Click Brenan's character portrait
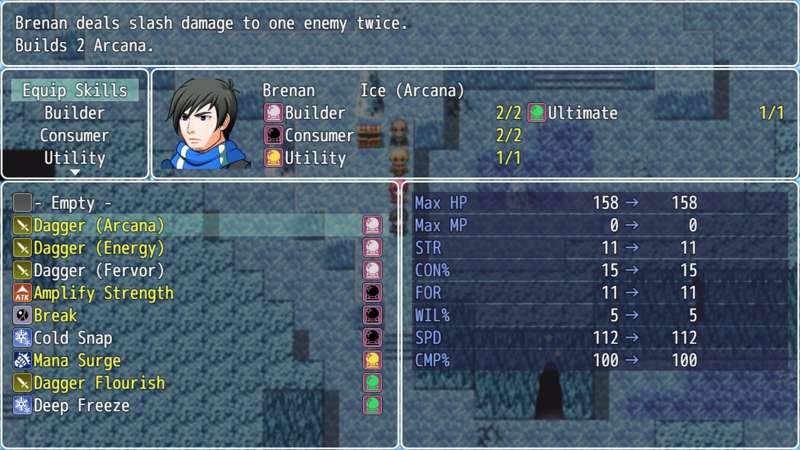Image resolution: width=800 pixels, height=450 pixels. [206, 124]
